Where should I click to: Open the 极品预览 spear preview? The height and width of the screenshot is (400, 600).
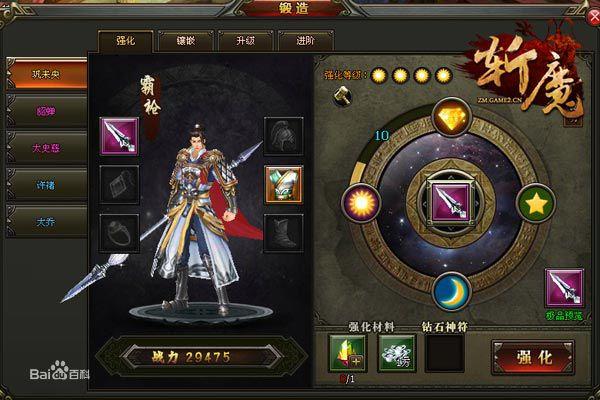(564, 289)
